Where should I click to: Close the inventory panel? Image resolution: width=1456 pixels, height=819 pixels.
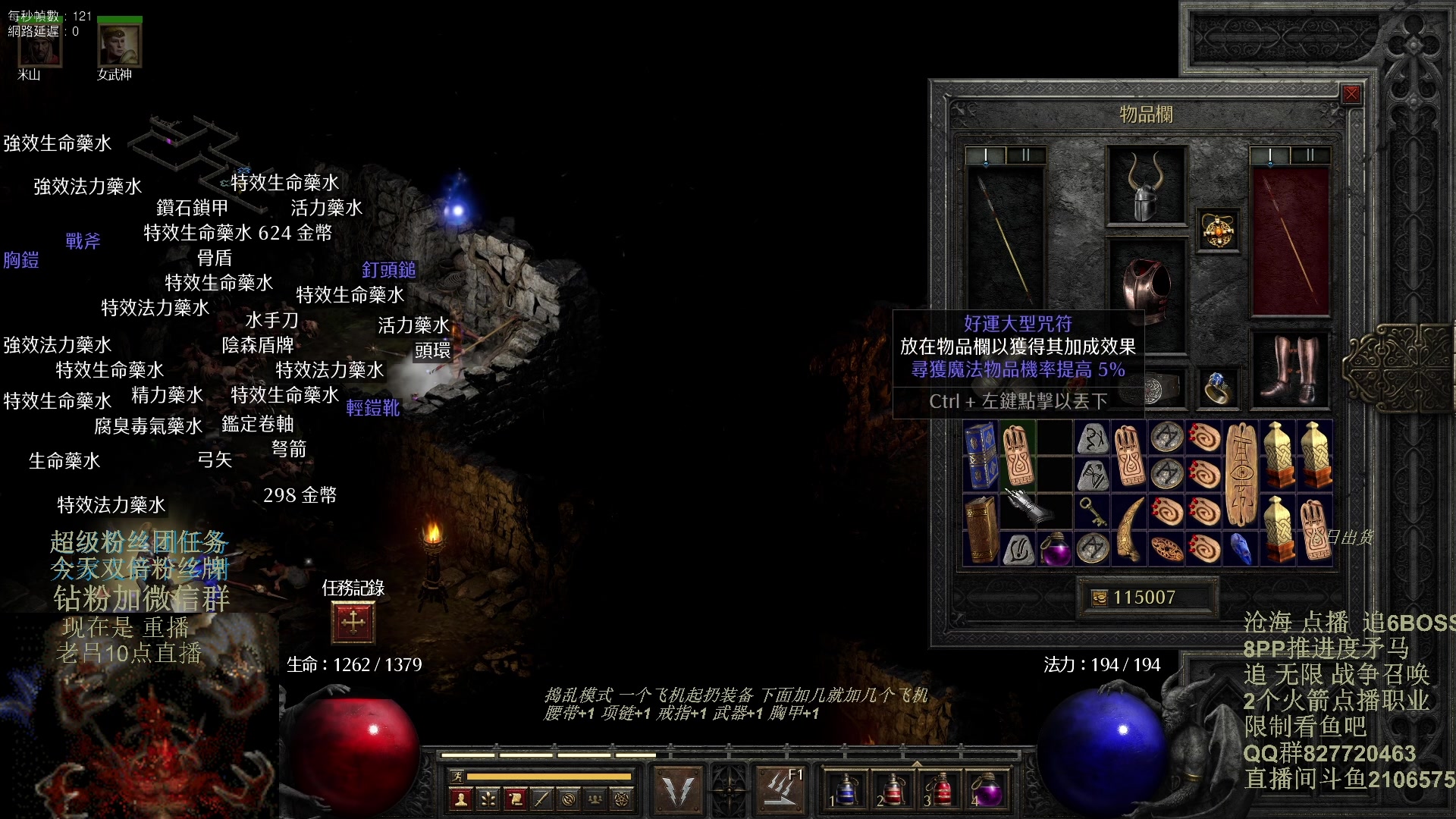1351,94
